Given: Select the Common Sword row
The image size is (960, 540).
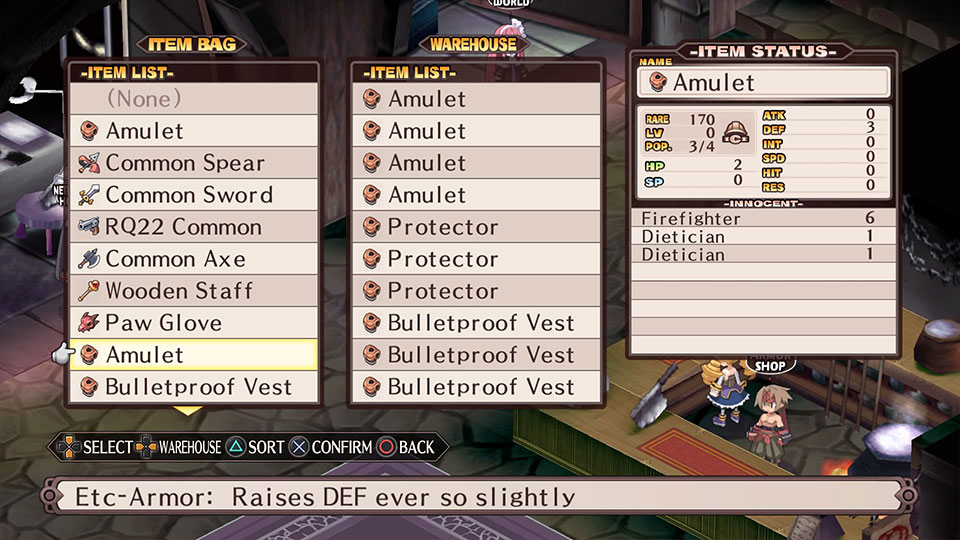Looking at the screenshot, I should [193, 195].
